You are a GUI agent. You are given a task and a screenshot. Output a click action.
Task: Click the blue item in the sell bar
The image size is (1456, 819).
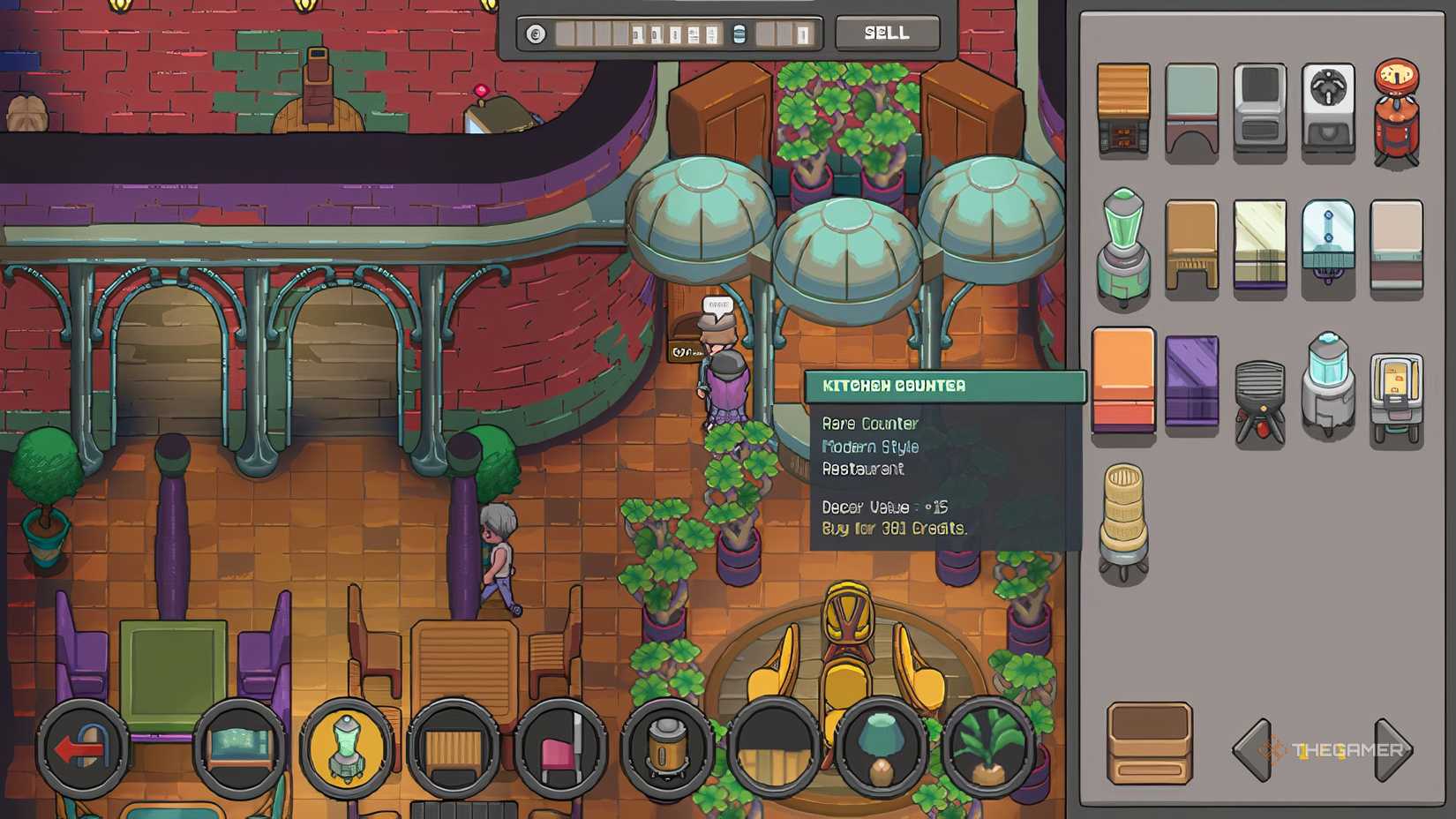739,34
